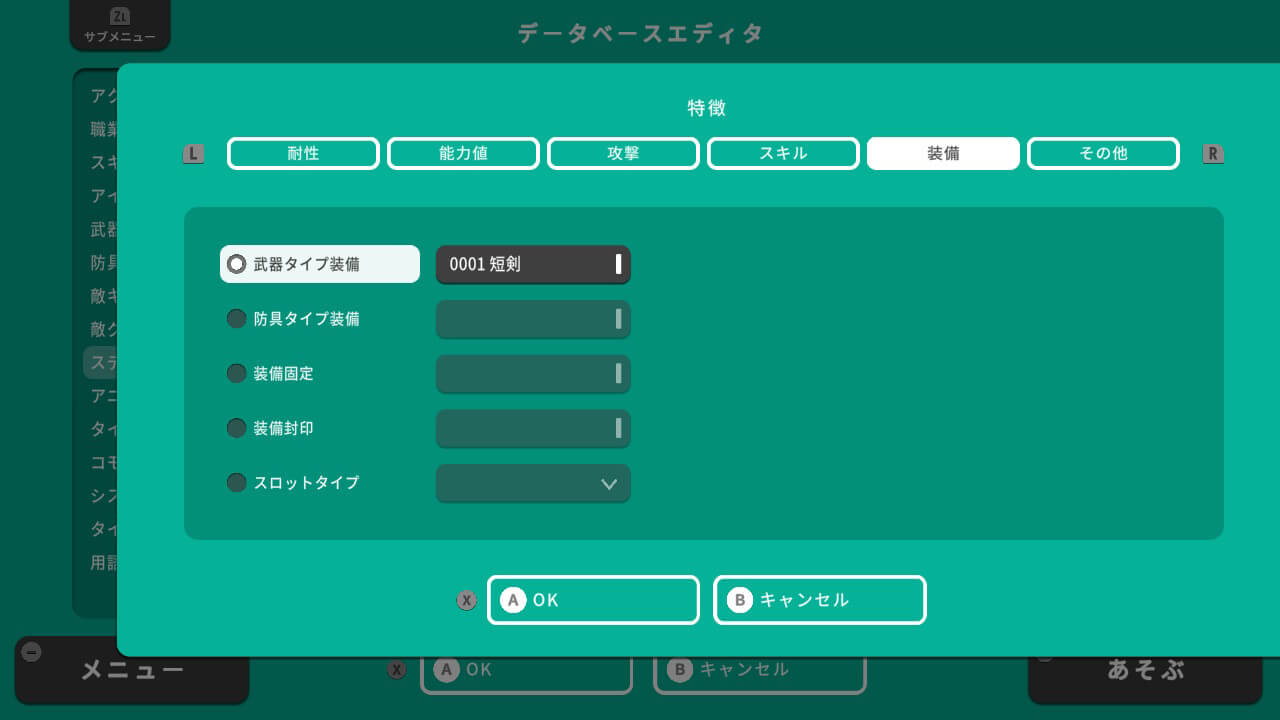Click the L shoulder button icon beside the tabs
The image size is (1280, 720).
193,153
